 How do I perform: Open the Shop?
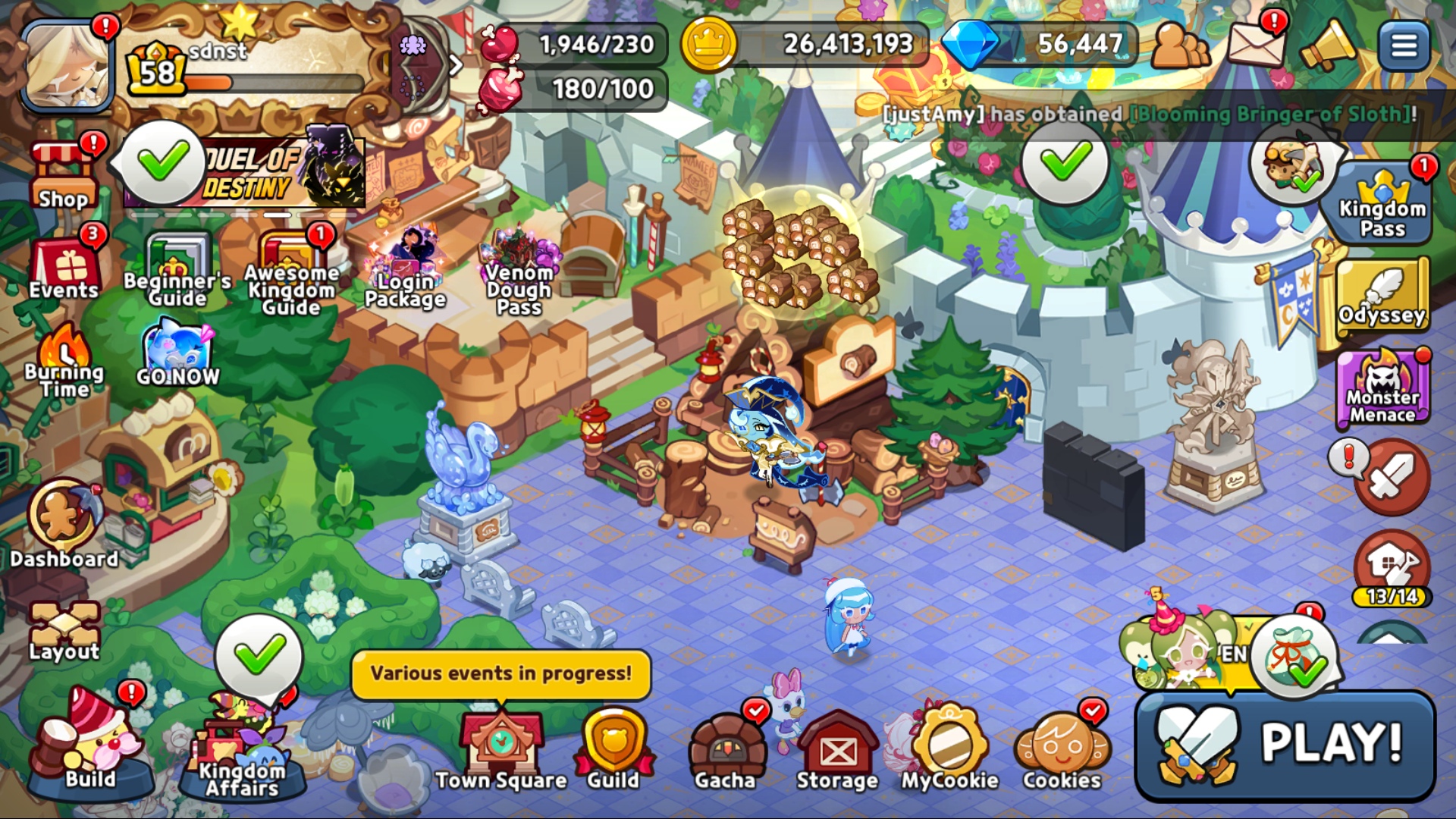(64, 177)
